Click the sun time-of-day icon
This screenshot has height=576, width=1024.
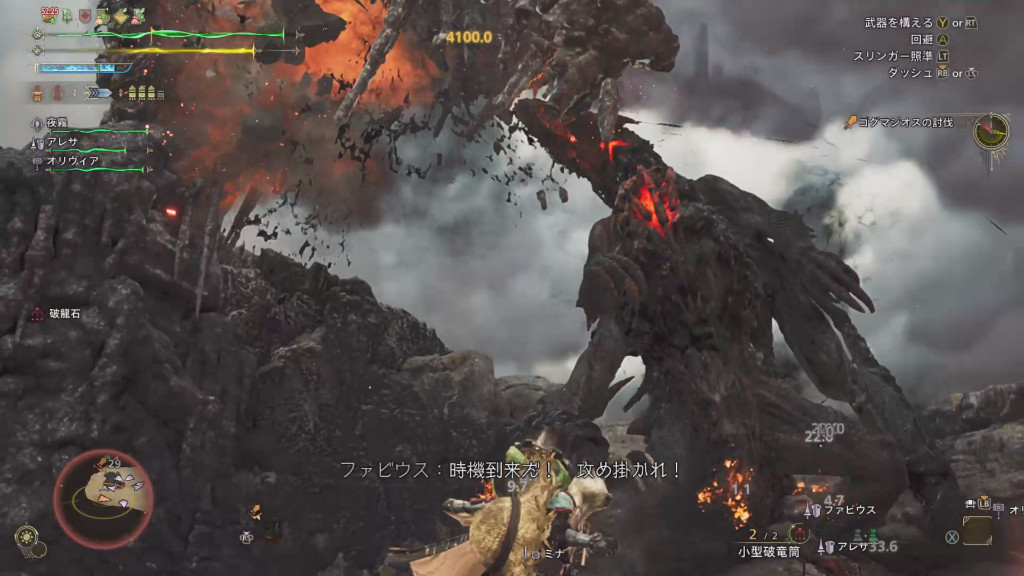[25, 535]
